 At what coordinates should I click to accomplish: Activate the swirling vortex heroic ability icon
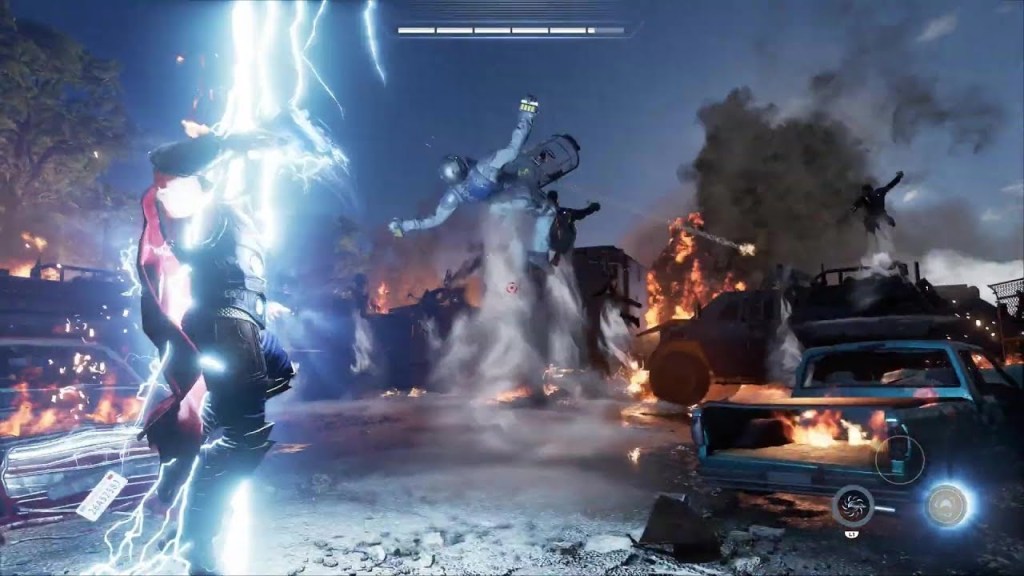point(853,505)
